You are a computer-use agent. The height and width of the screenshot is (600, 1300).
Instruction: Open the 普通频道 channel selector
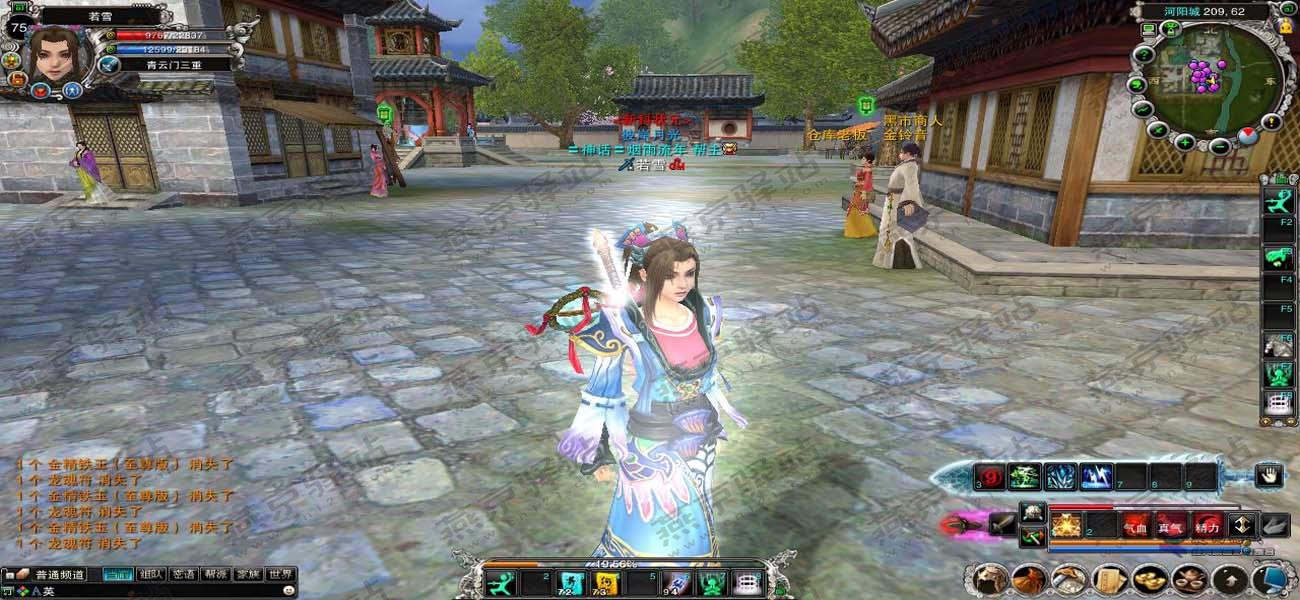pos(60,574)
